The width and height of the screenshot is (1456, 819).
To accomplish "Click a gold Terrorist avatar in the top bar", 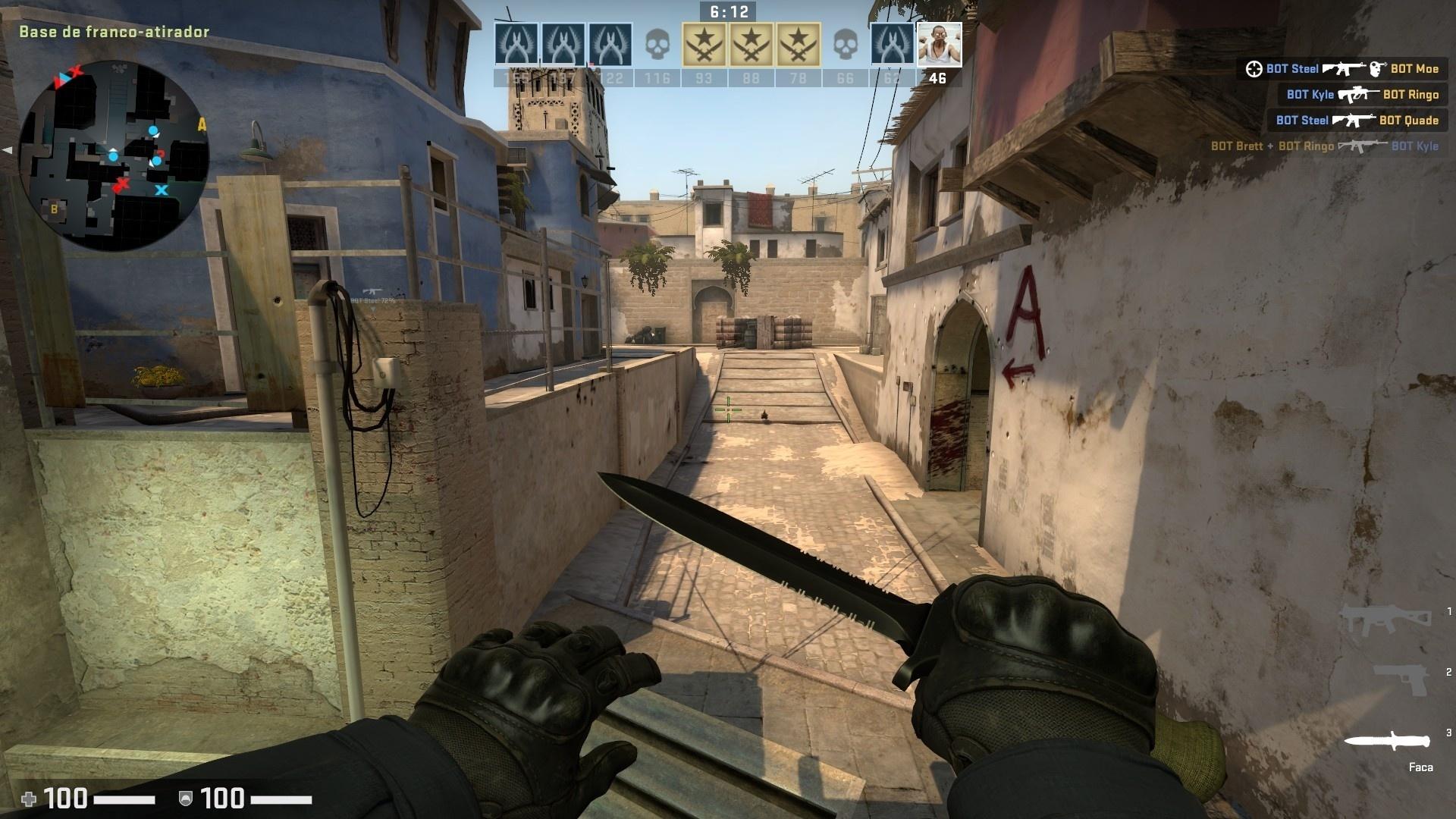I will [705, 43].
